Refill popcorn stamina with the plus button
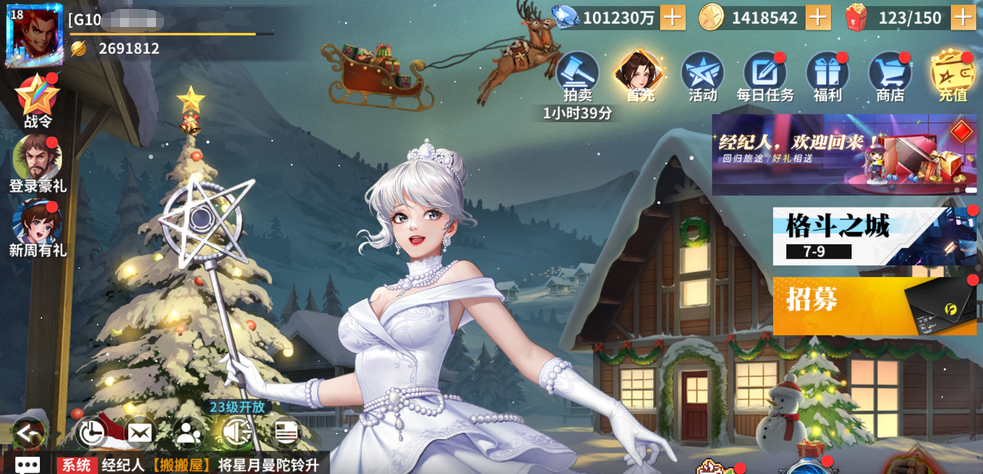The height and width of the screenshot is (474, 983). 963,17
